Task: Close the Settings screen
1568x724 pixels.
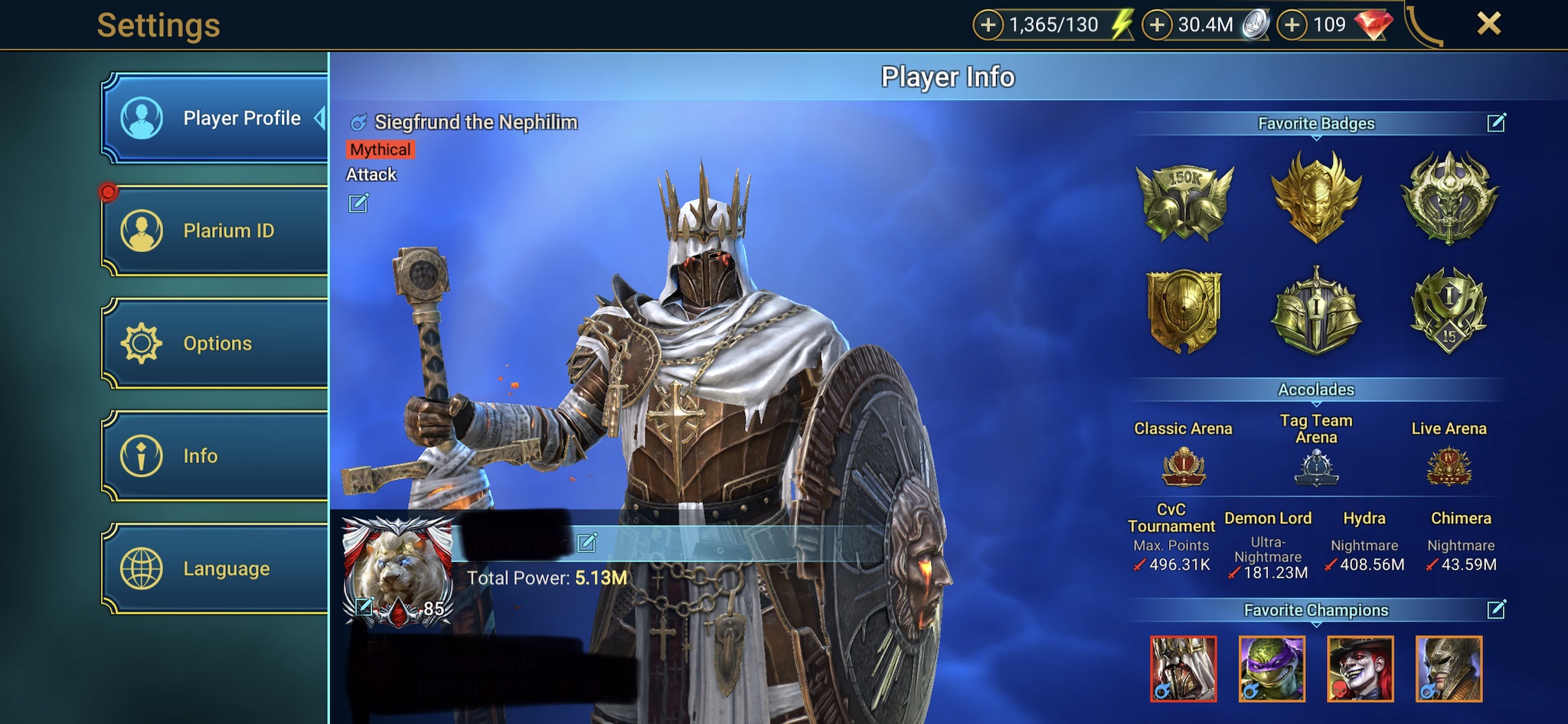Action: pyautogui.click(x=1488, y=24)
